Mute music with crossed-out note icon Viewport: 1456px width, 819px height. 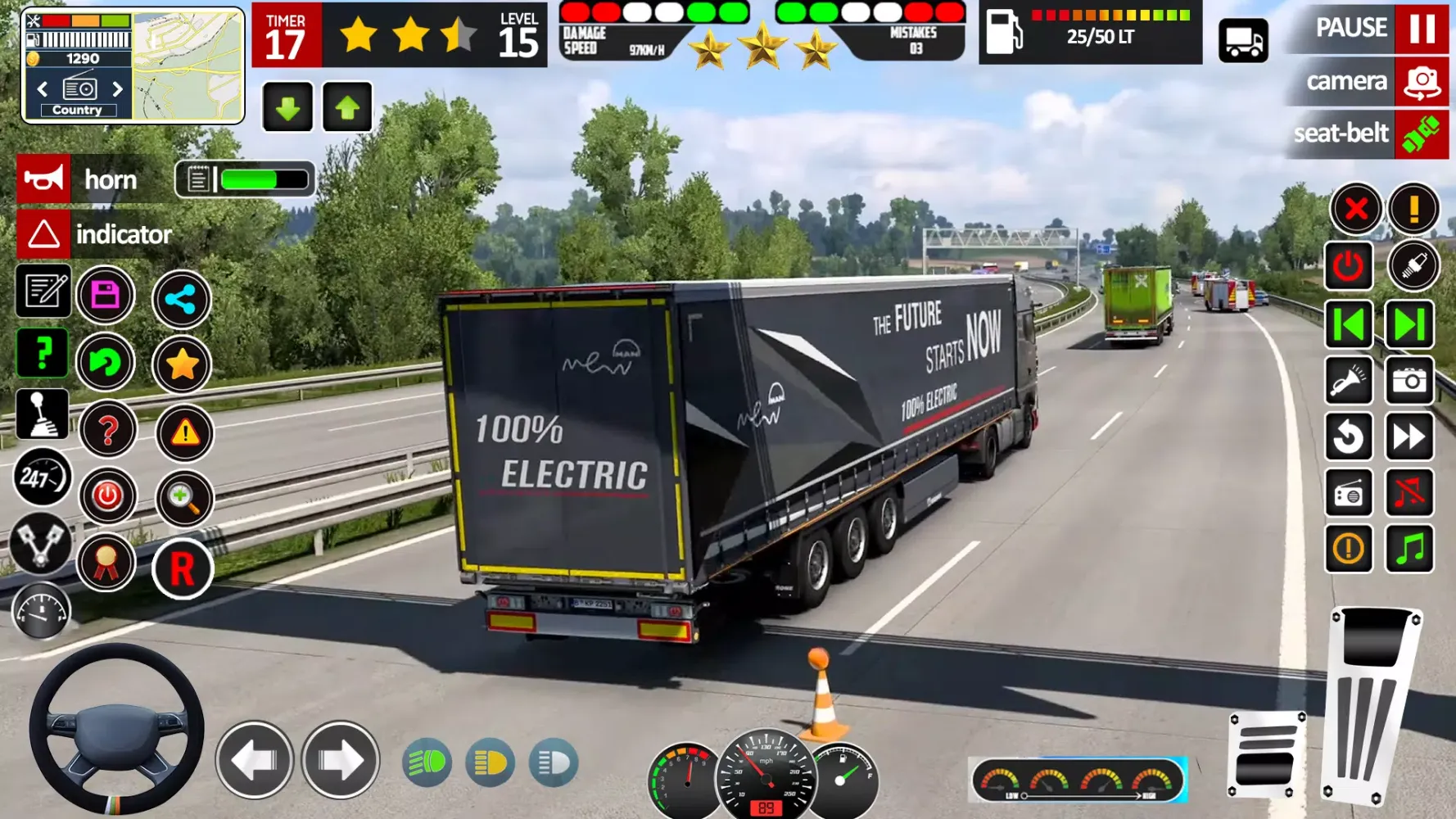click(x=1409, y=493)
